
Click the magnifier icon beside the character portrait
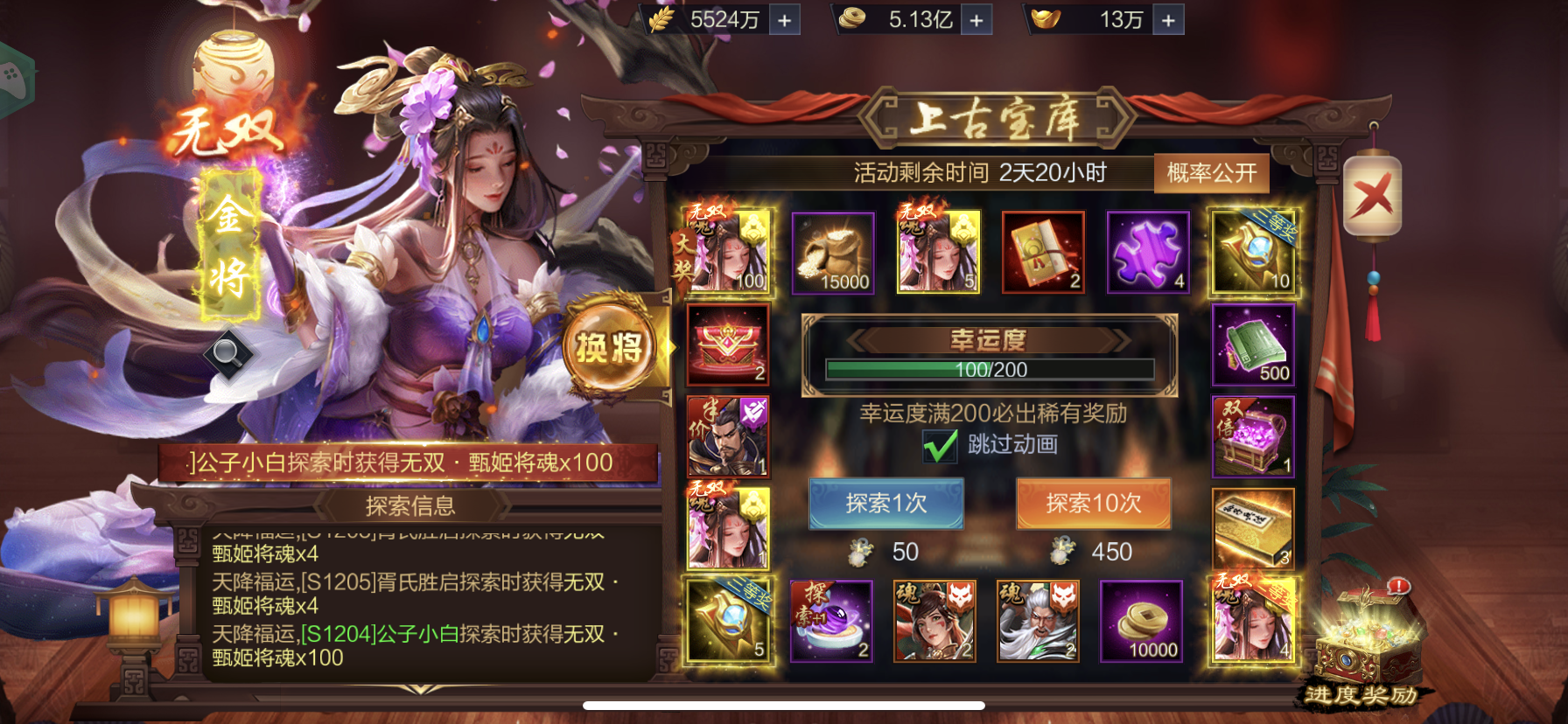(231, 353)
